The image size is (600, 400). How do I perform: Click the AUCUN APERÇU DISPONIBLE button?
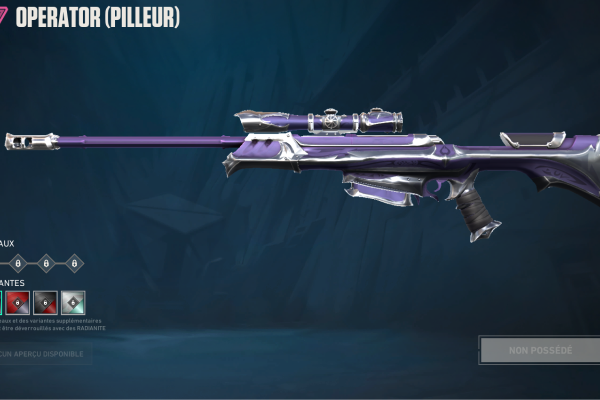(44, 353)
